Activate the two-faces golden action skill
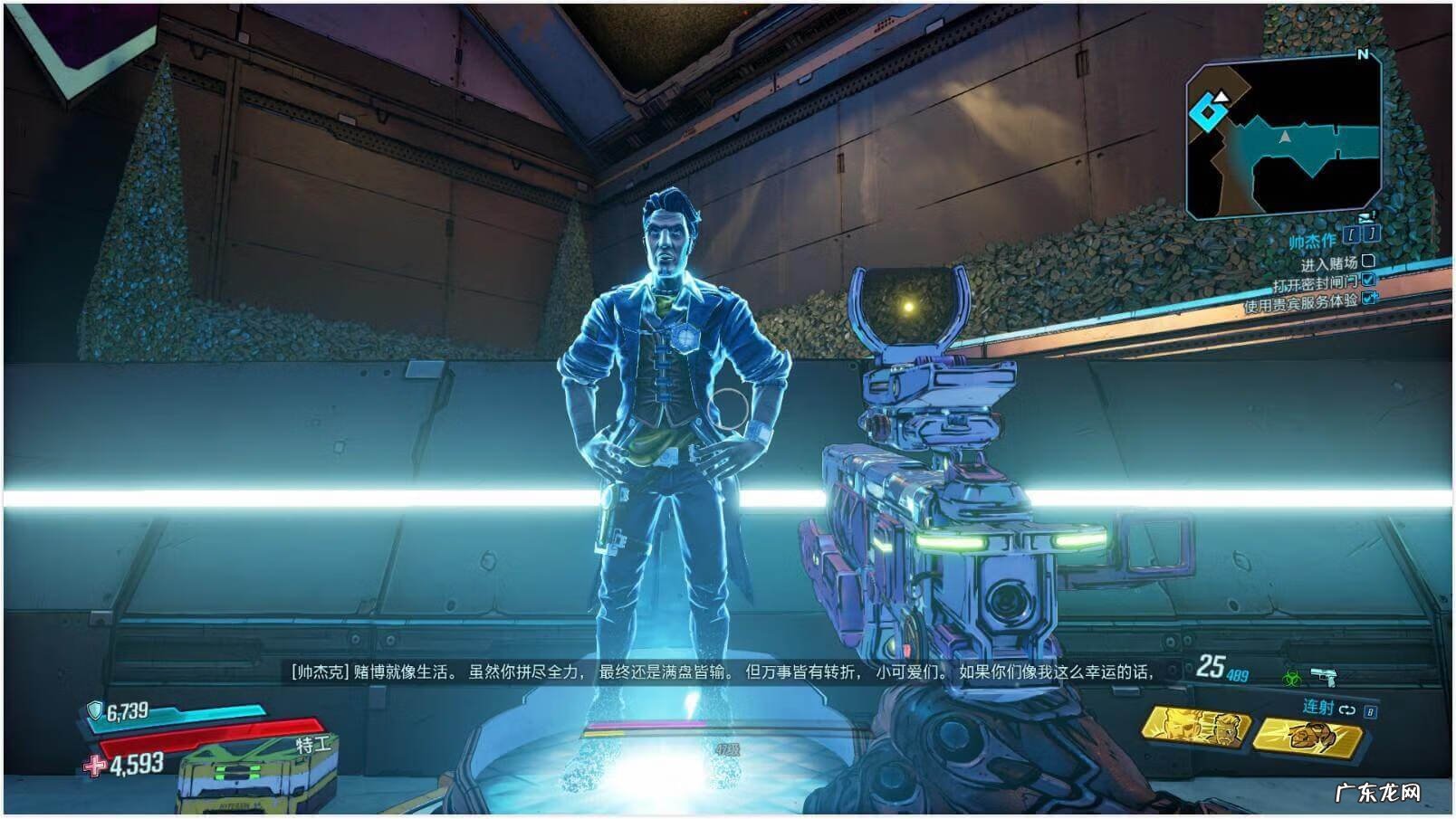This screenshot has width=1456, height=819. tap(1195, 726)
